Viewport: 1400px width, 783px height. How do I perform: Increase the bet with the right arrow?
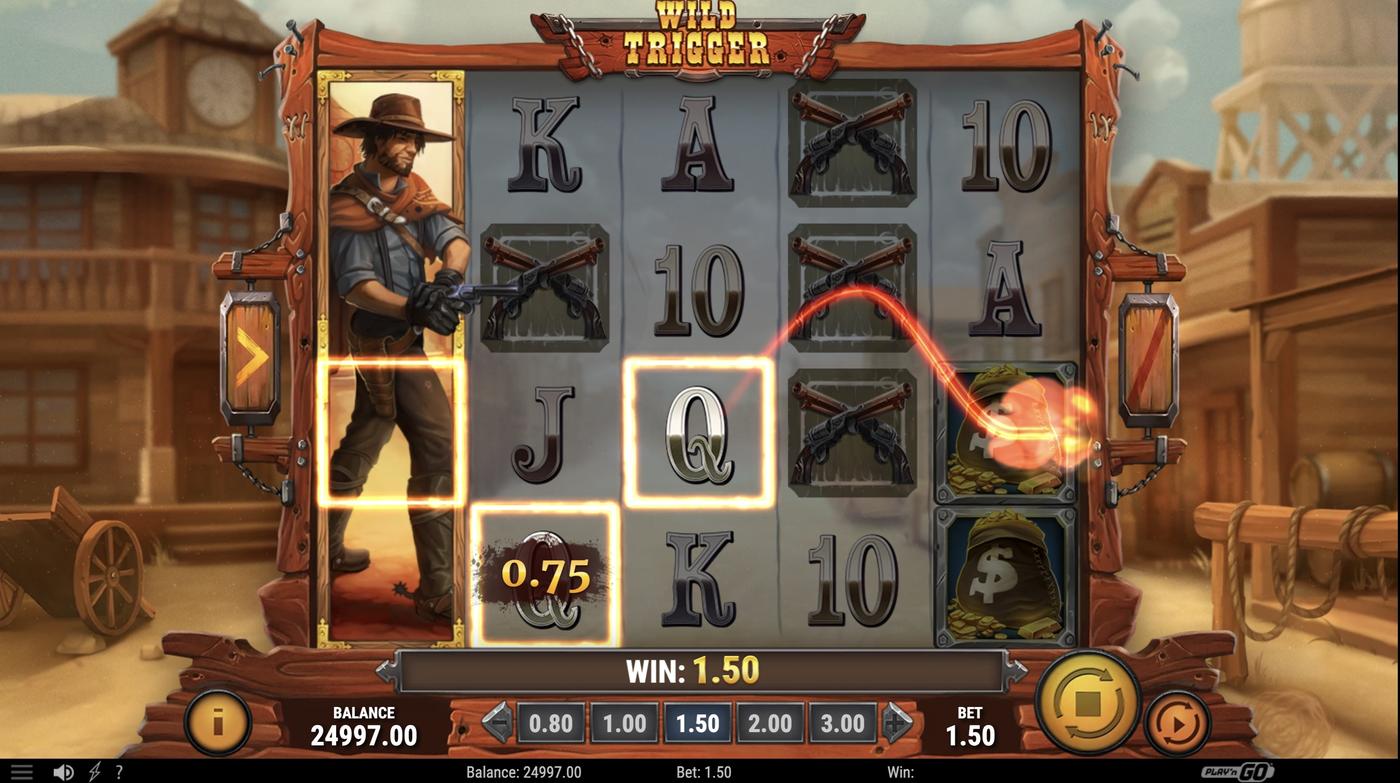[897, 722]
